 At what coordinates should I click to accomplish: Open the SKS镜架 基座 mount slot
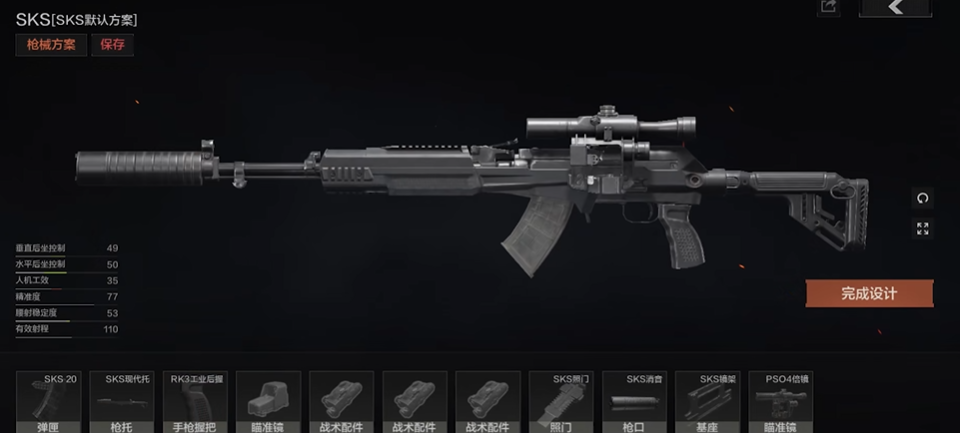point(708,402)
